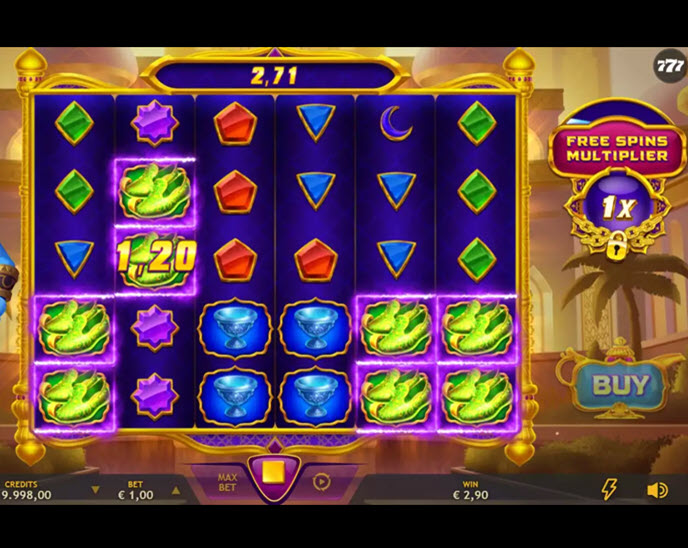688x548 pixels.
Task: Mute sound using the speaker icon
Action: [657, 490]
